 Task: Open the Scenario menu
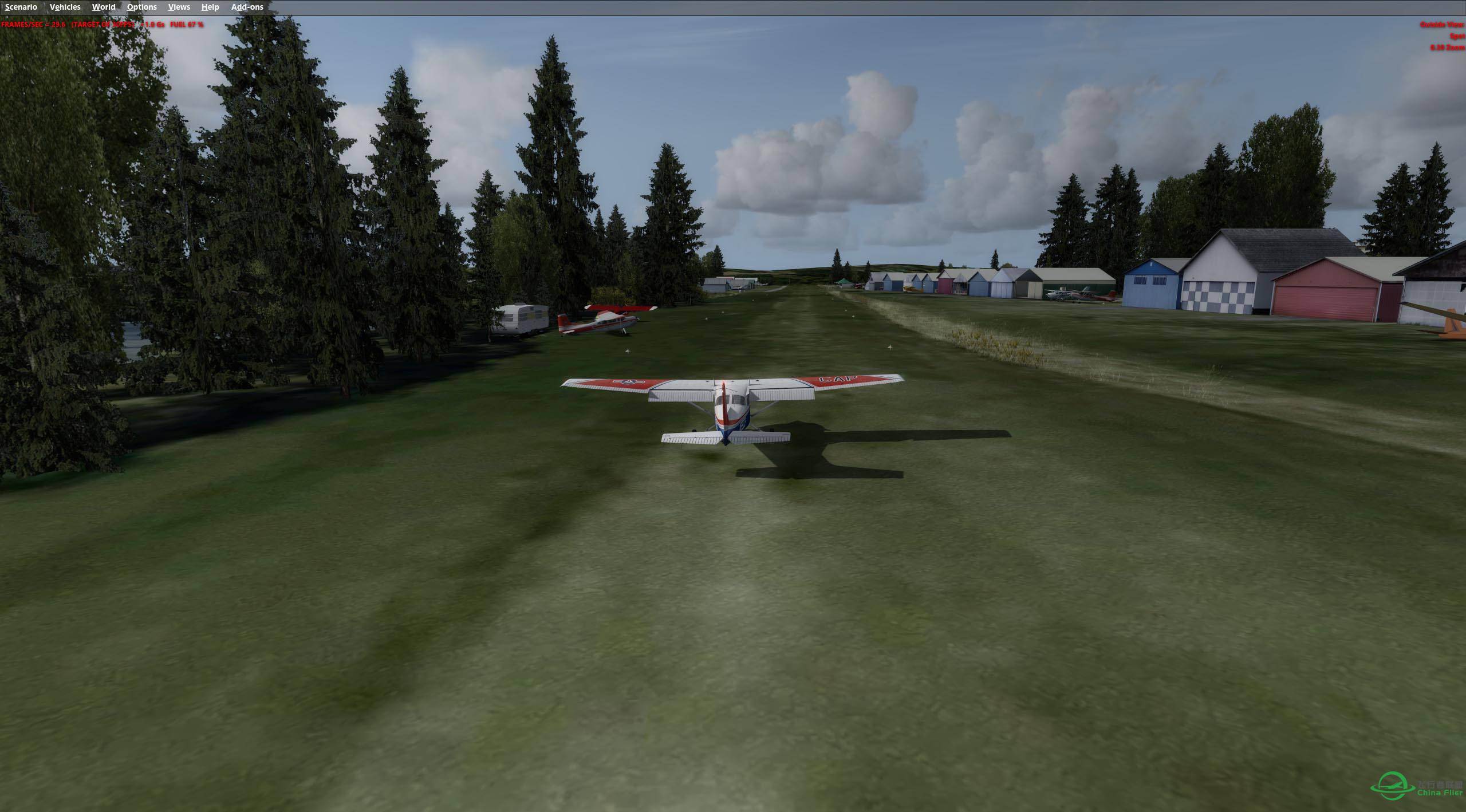click(21, 7)
